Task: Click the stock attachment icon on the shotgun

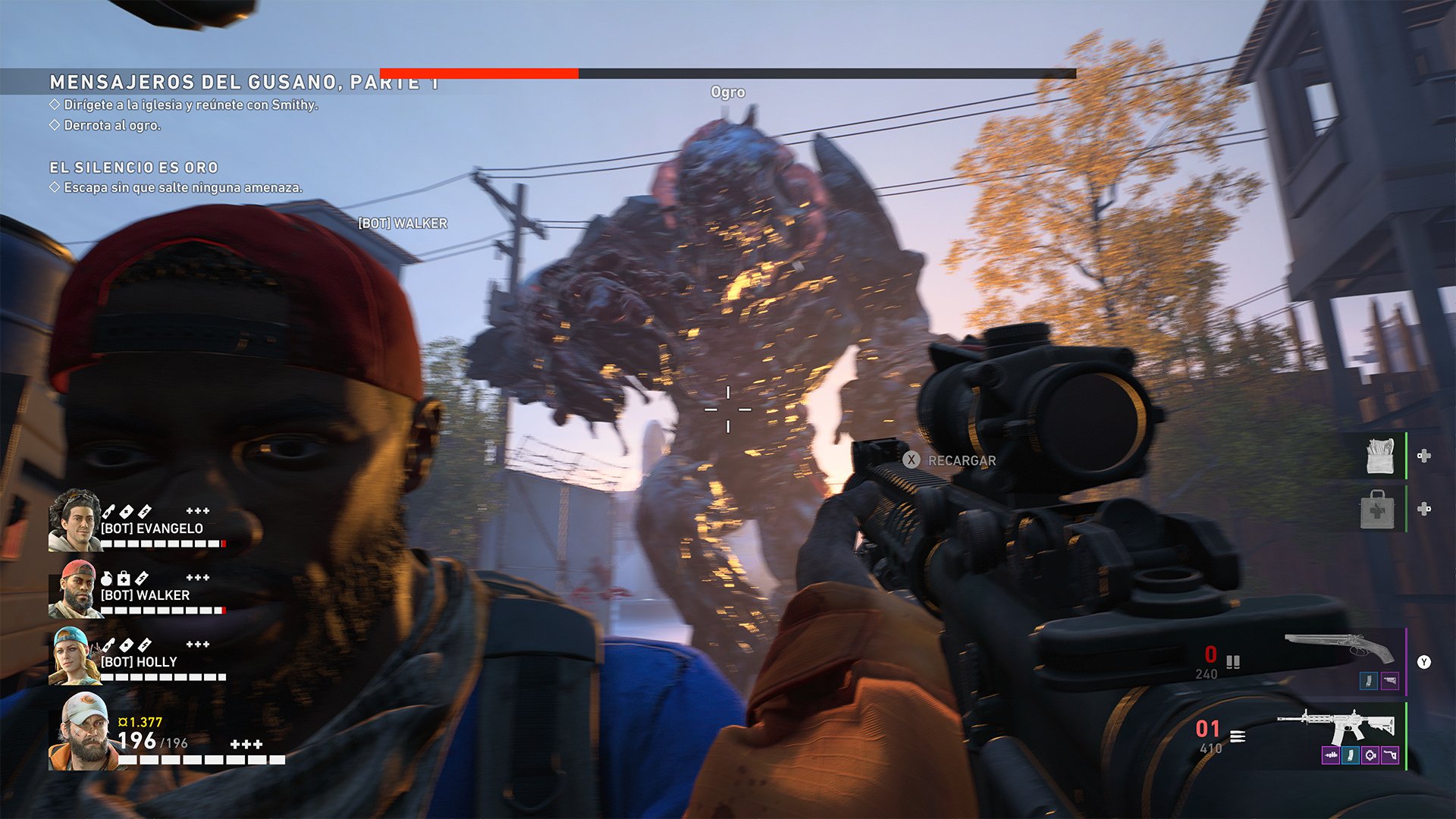Action: click(x=1391, y=680)
